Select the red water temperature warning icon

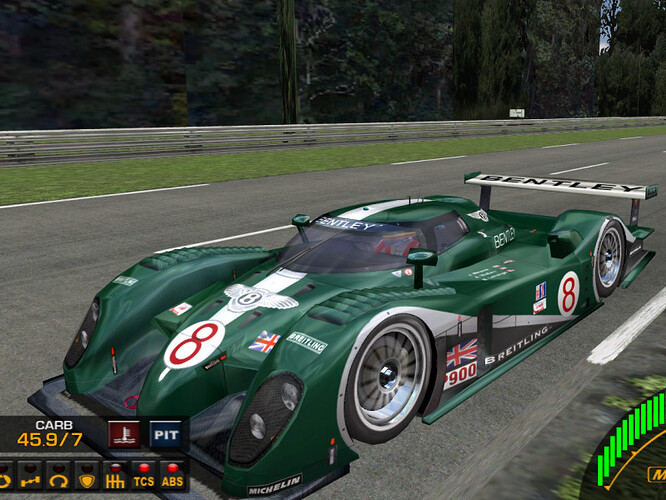coord(123,435)
